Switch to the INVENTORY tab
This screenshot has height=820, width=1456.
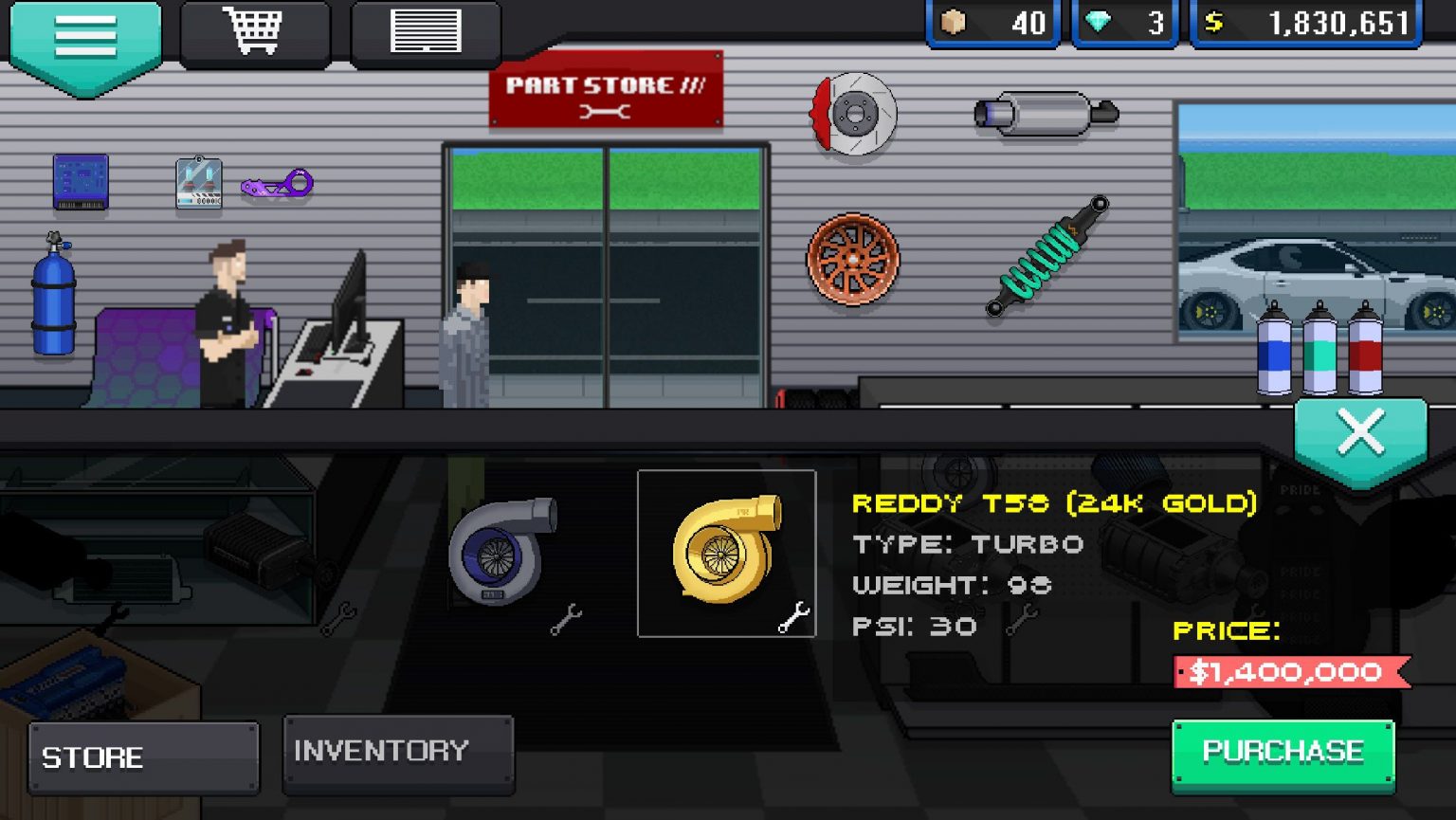point(397,752)
